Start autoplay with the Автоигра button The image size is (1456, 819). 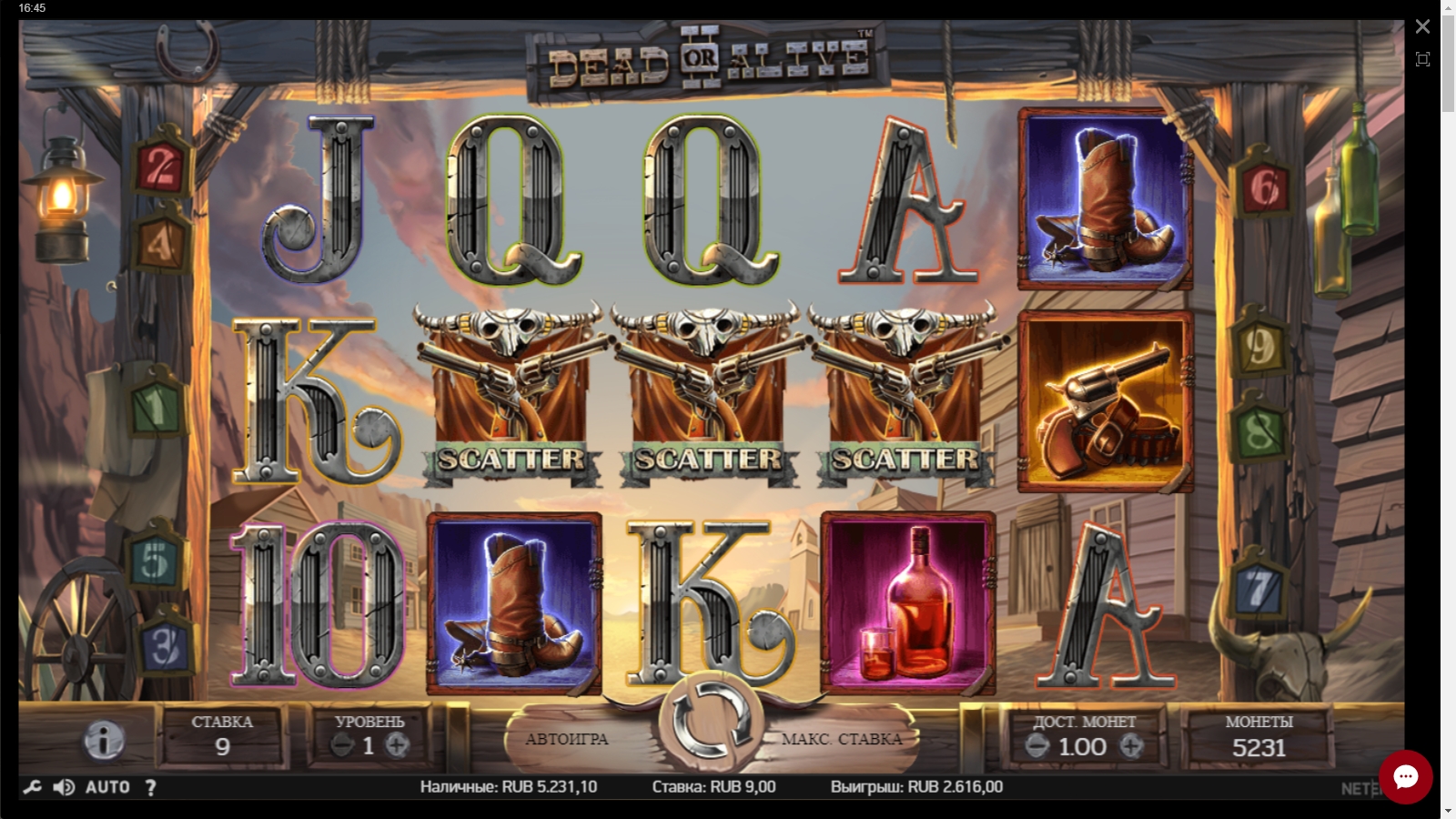coord(566,739)
